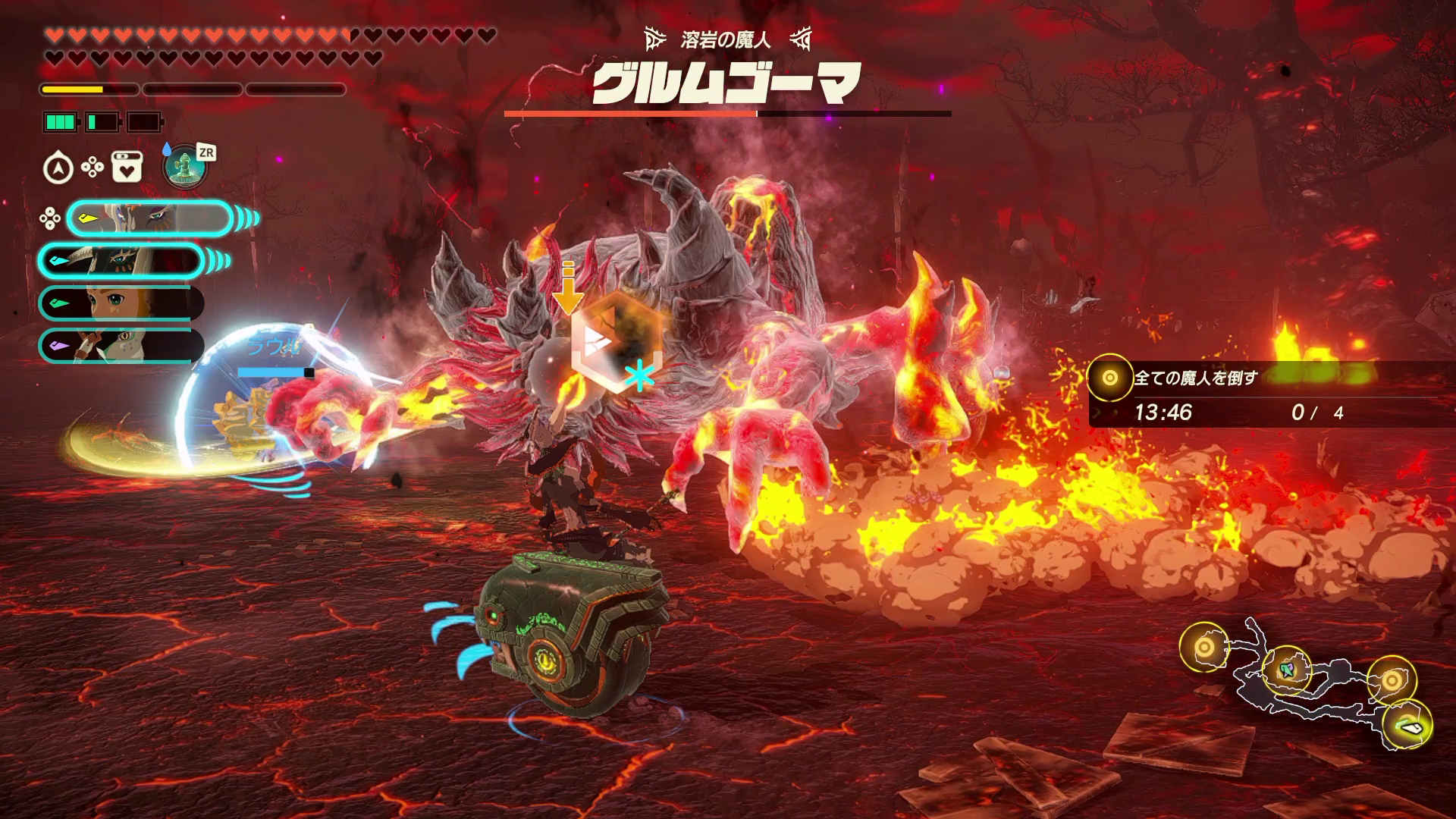Image resolution: width=1456 pixels, height=819 pixels.
Task: Choose the Zelda character portrait
Action: click(121, 303)
